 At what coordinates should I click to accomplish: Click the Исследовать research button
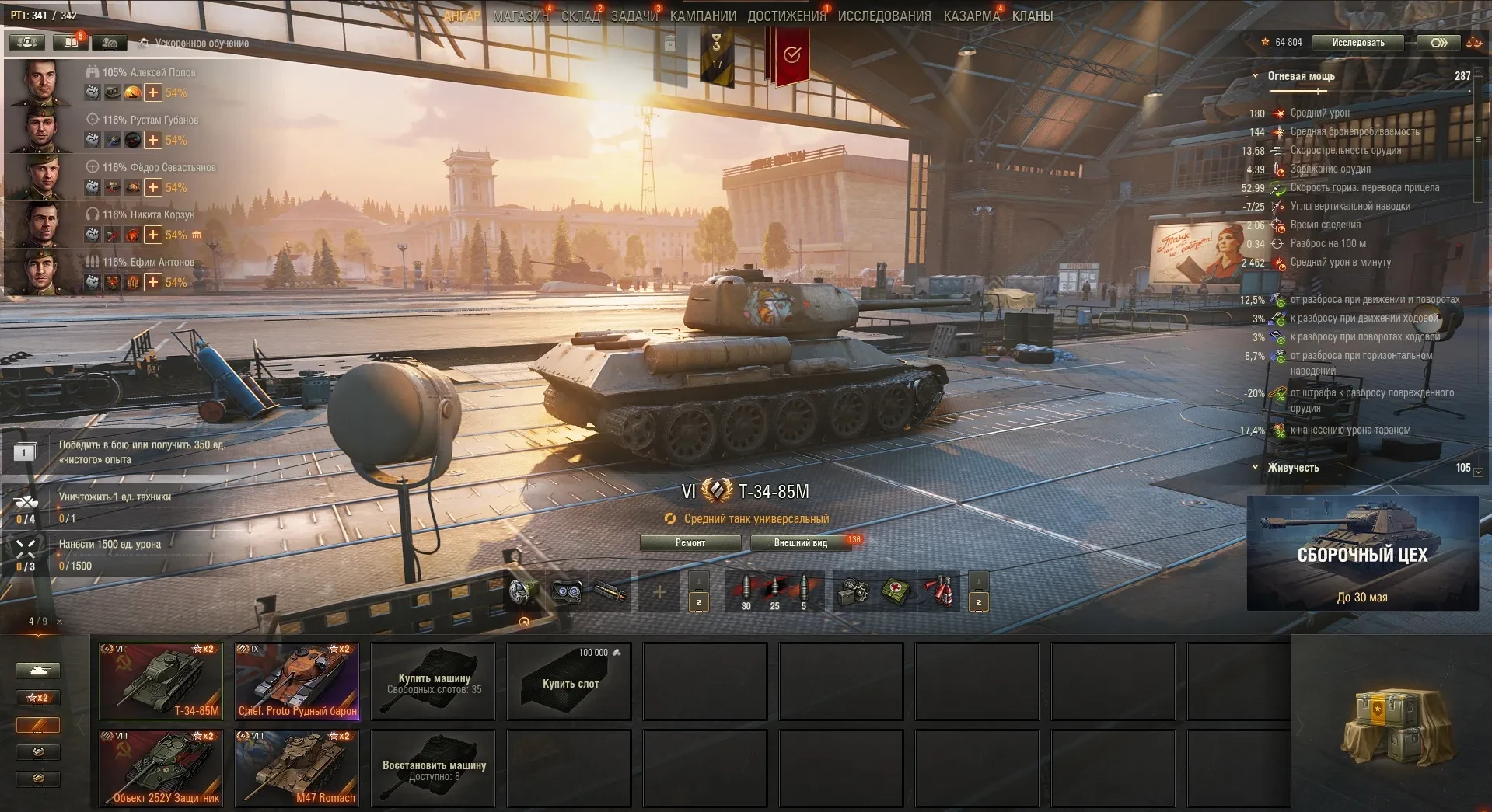click(1358, 43)
